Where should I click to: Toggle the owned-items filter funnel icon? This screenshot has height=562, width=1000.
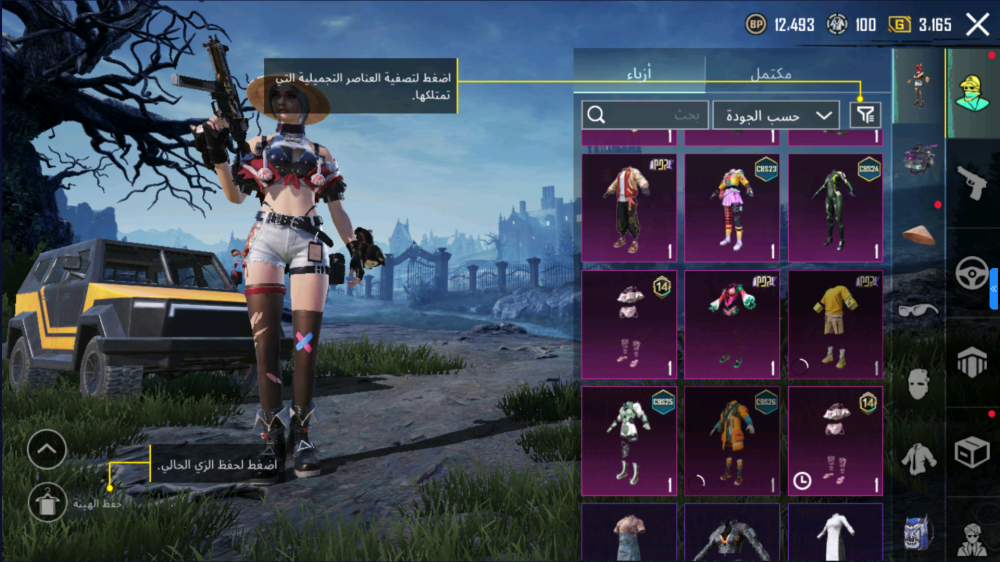(866, 115)
